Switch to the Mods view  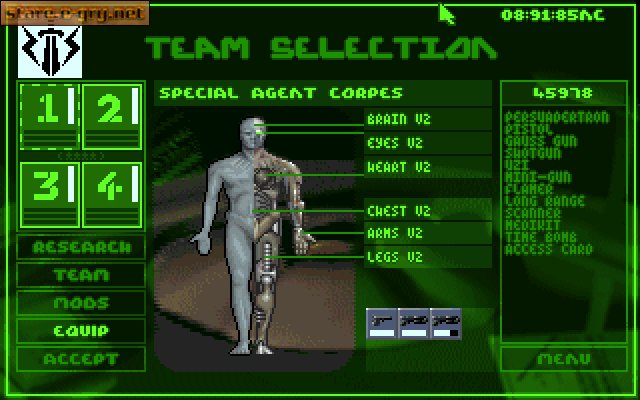tap(81, 302)
